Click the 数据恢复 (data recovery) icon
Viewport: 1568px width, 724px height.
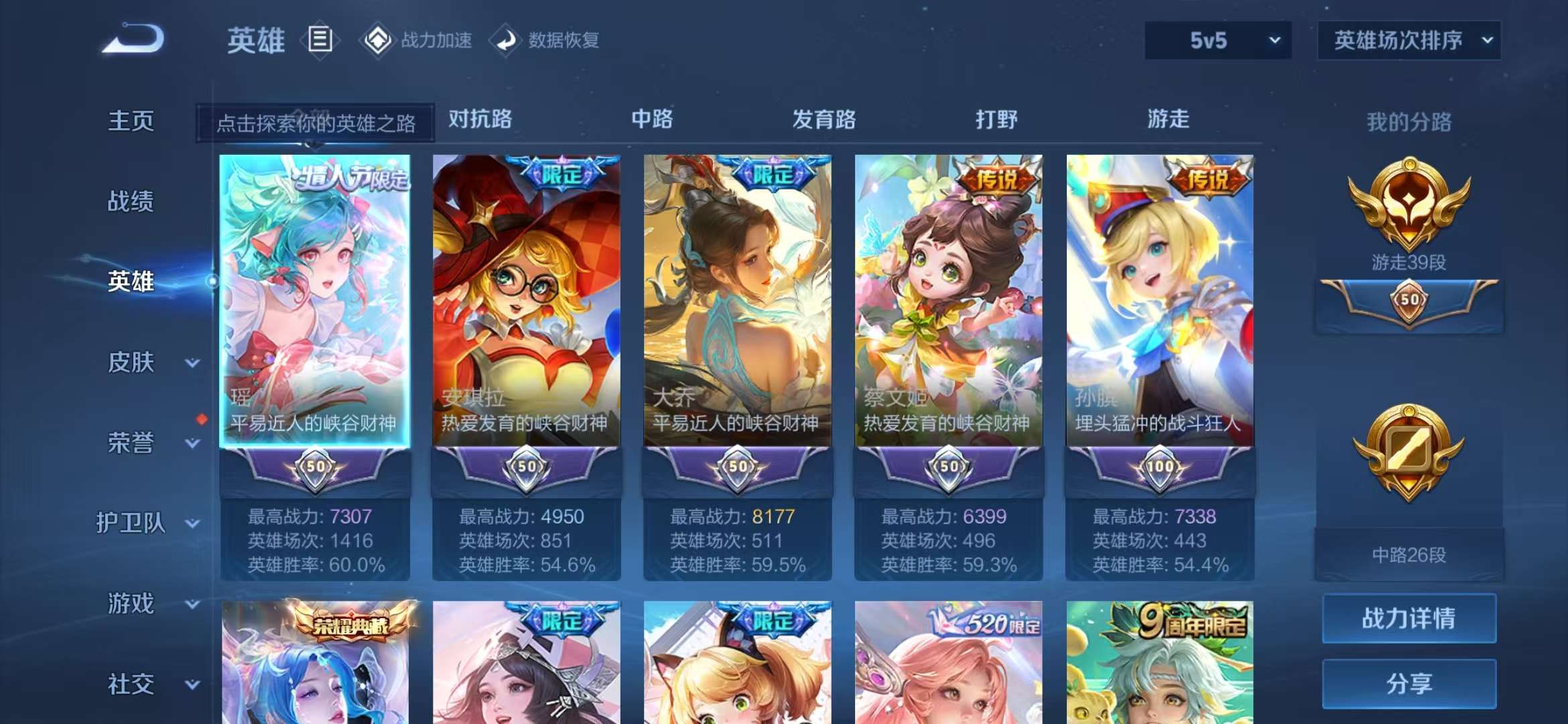click(x=507, y=39)
